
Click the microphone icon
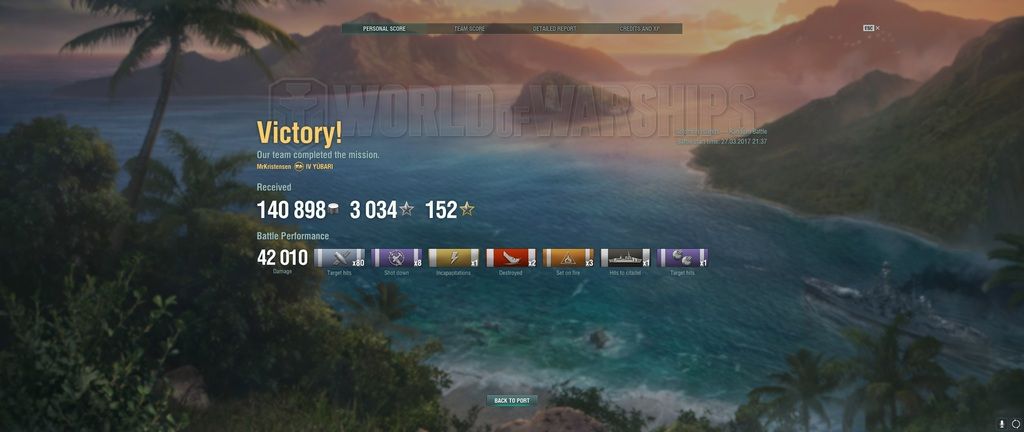(x=1001, y=423)
